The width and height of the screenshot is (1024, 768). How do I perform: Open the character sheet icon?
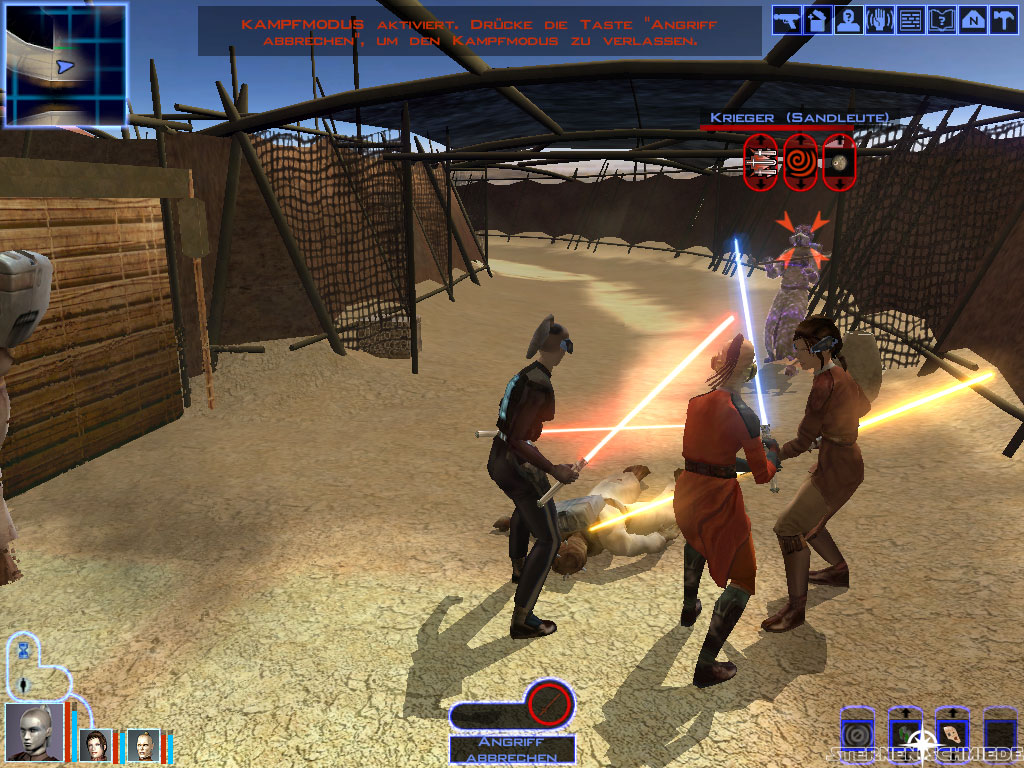coord(849,19)
